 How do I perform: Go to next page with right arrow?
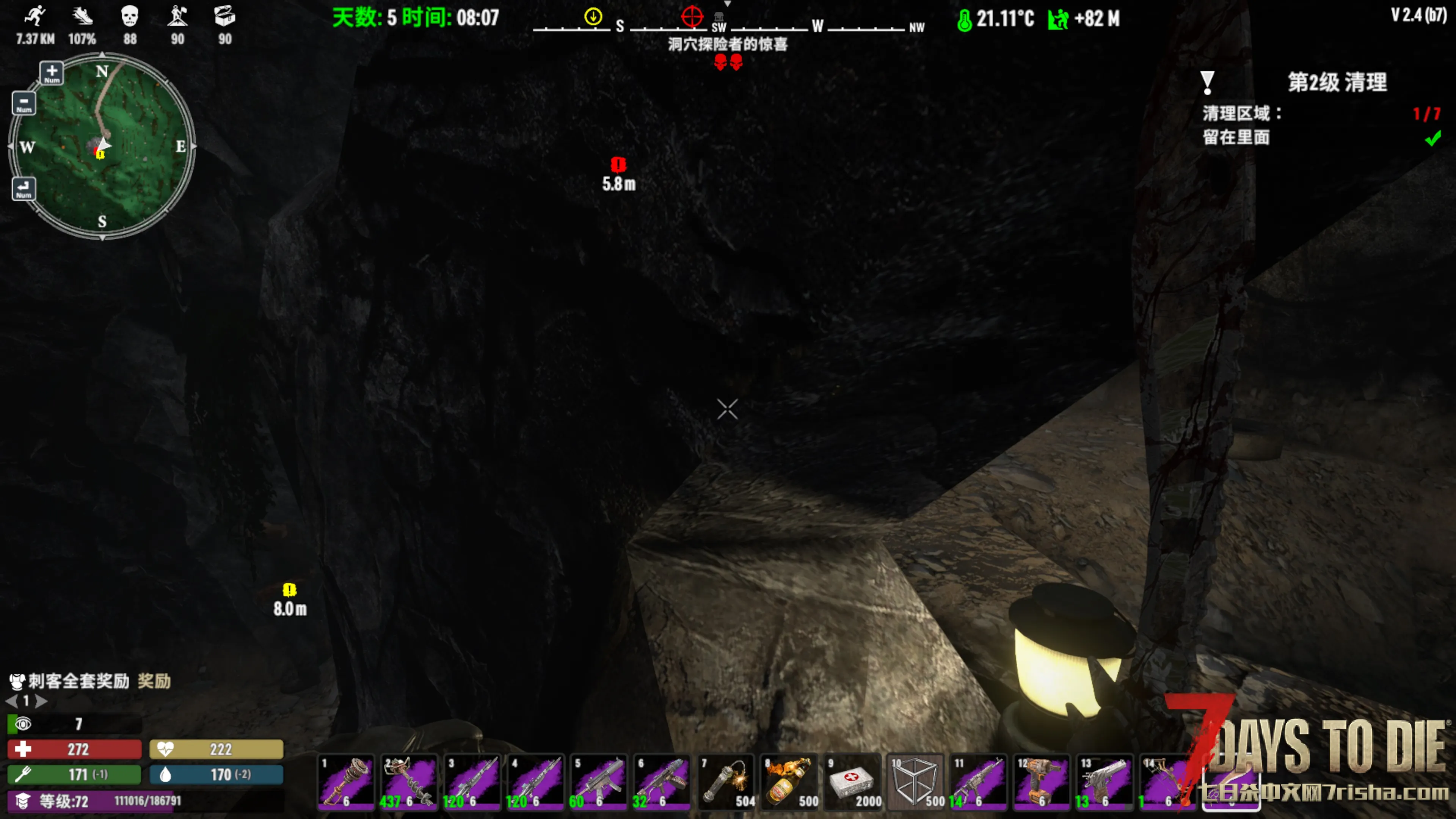coord(41,701)
